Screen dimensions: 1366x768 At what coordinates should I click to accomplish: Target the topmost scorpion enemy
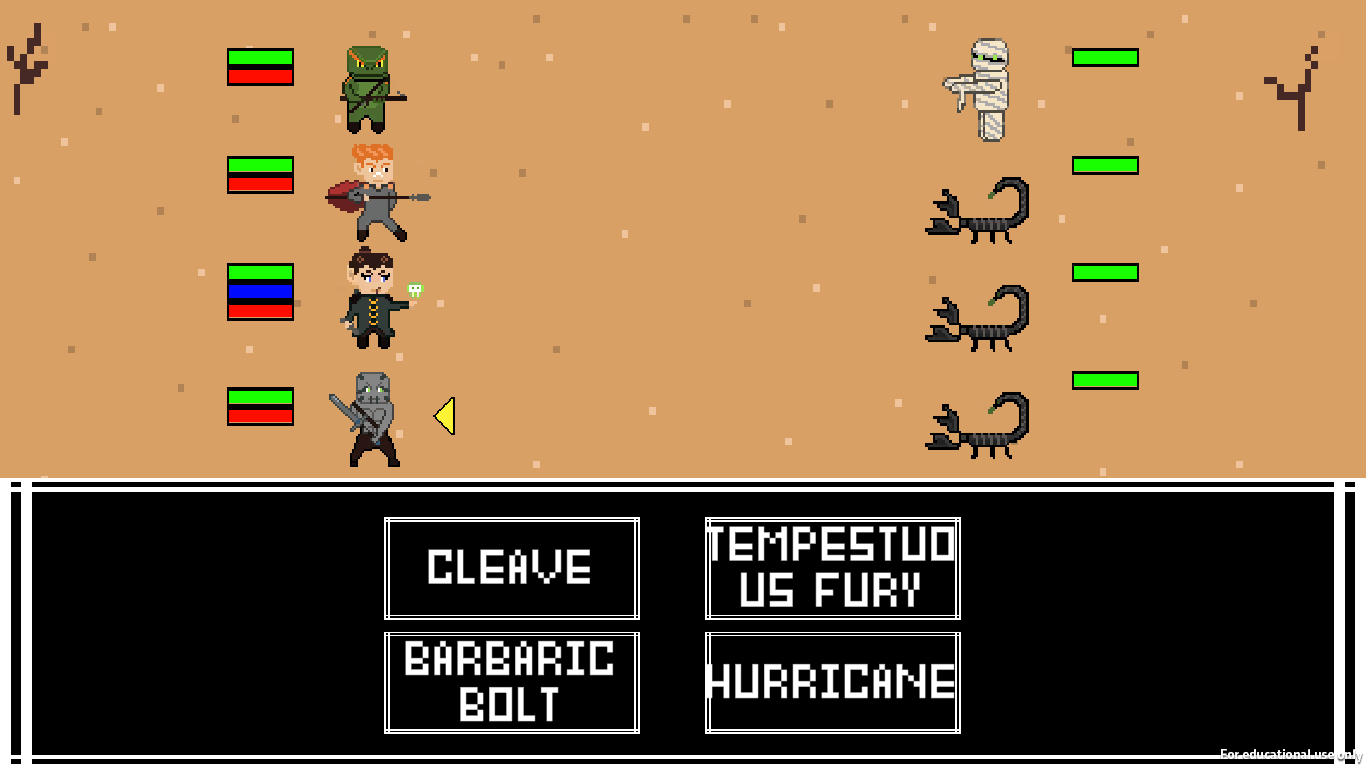[x=975, y=210]
